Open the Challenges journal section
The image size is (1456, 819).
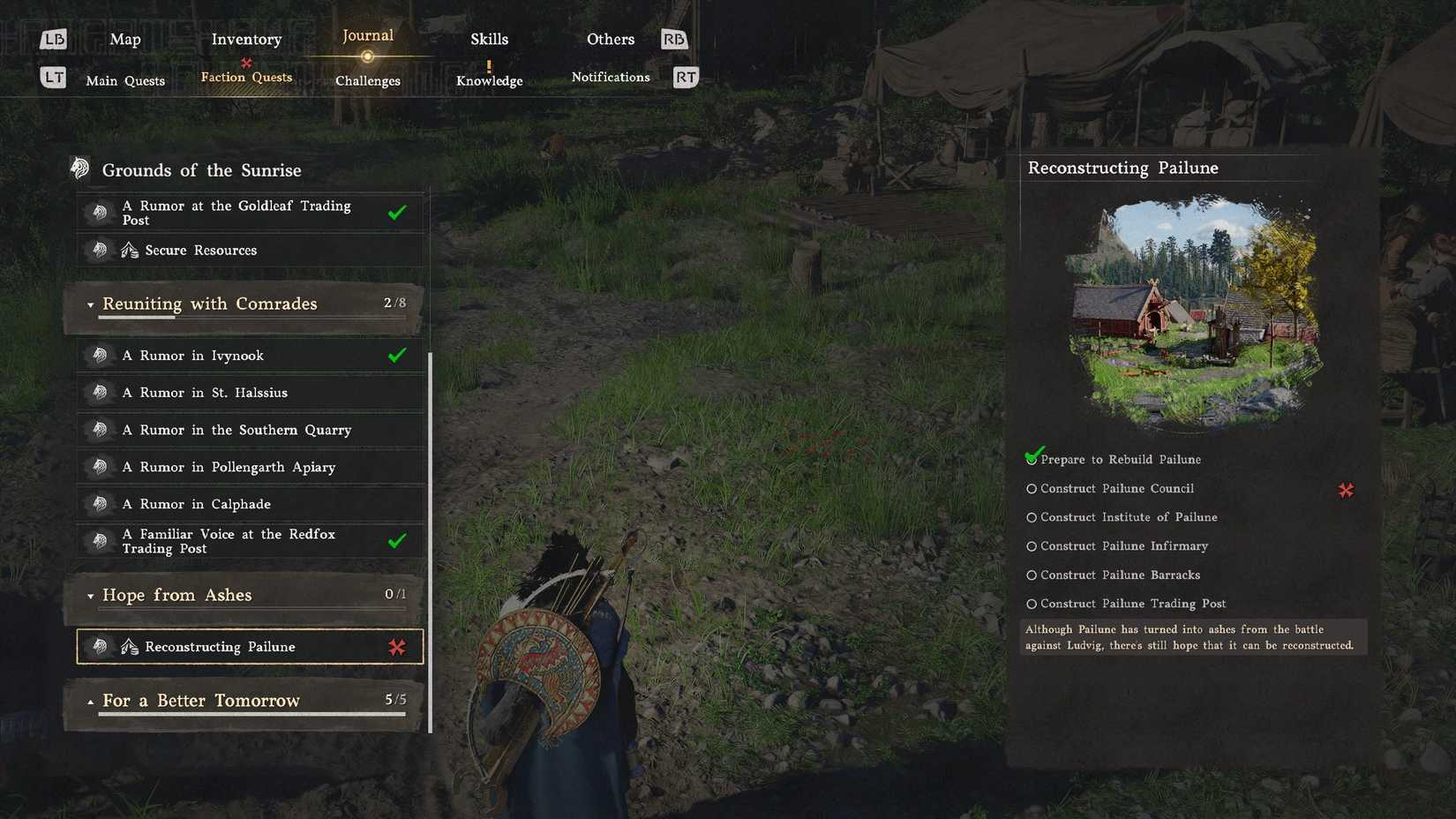(367, 80)
